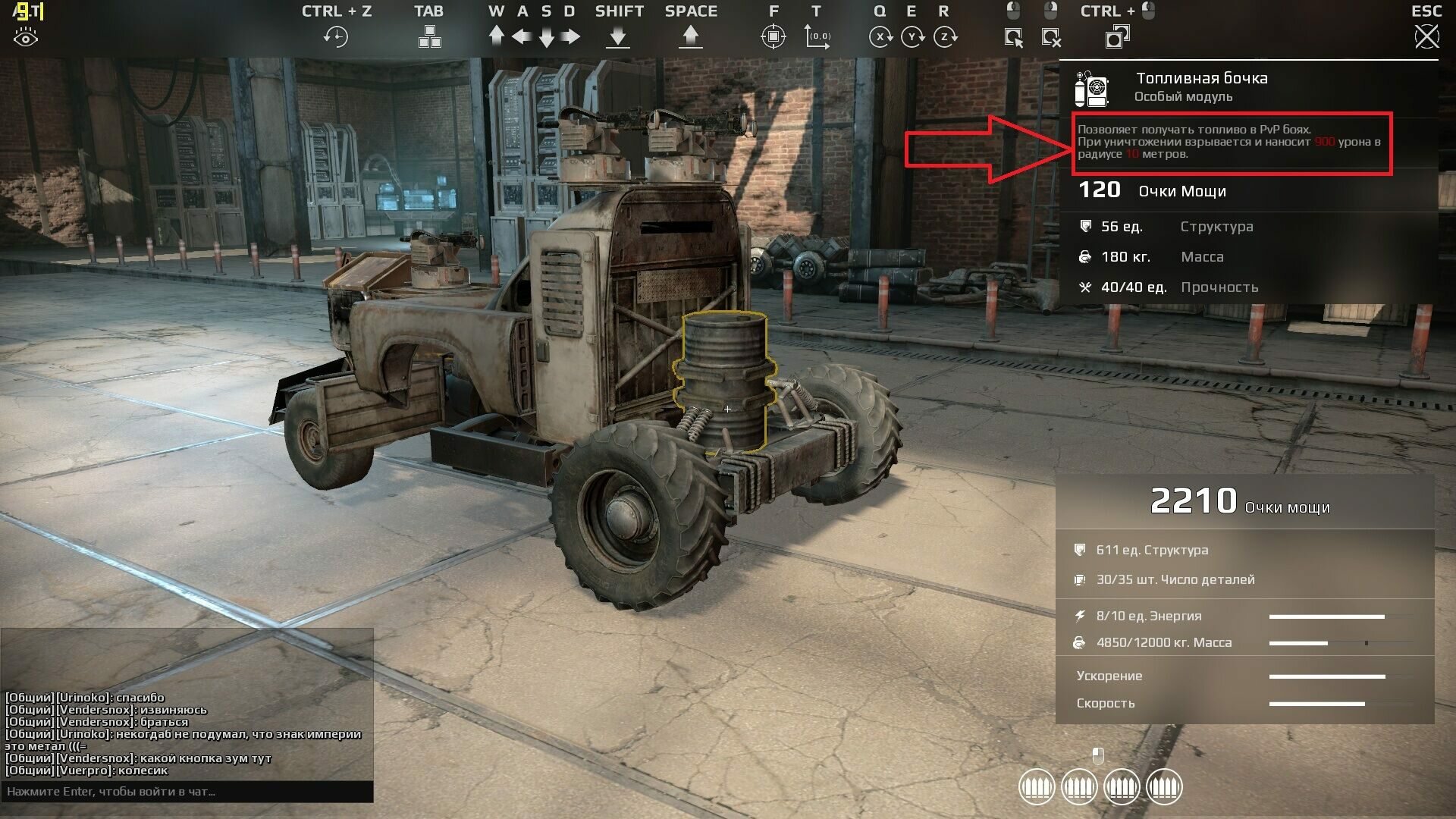
Task: Choose the duplicate parts icon
Action: 1117,36
